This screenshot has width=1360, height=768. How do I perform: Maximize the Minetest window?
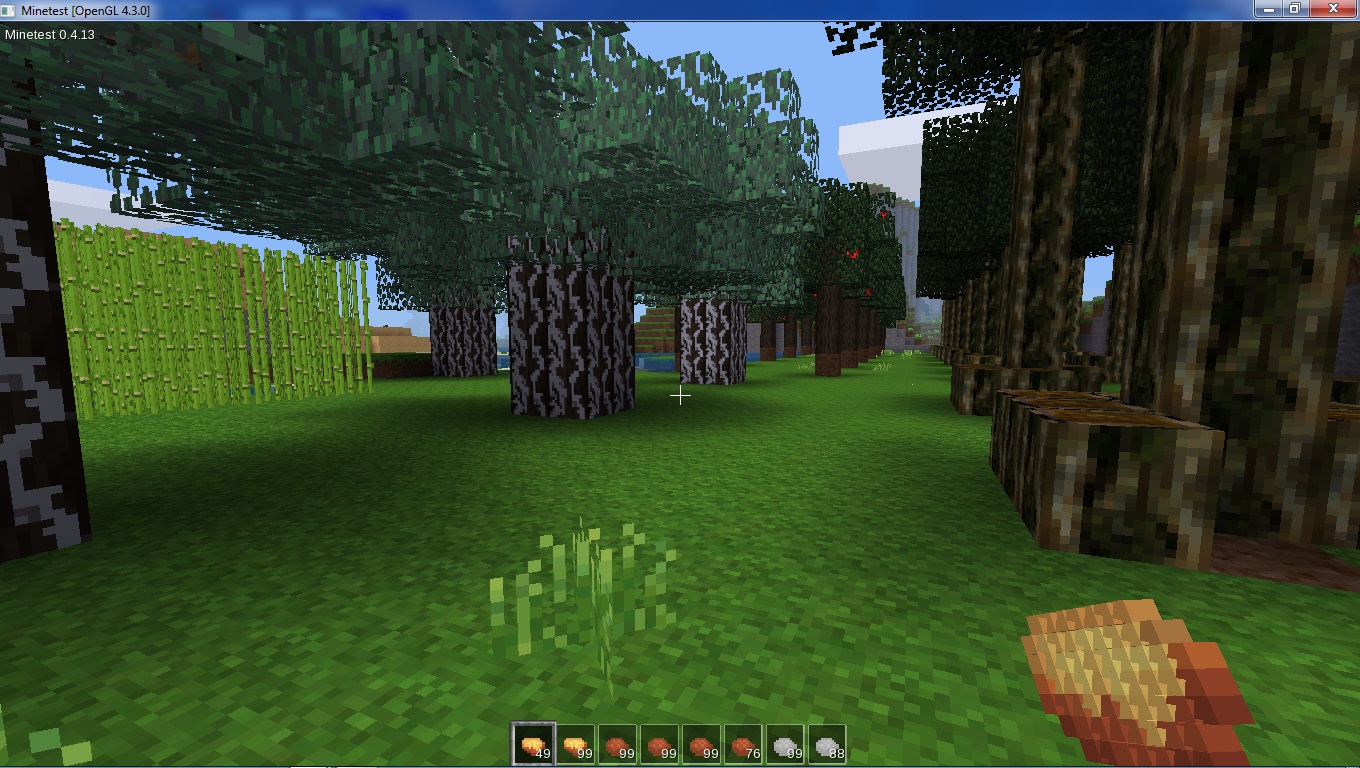[1297, 8]
